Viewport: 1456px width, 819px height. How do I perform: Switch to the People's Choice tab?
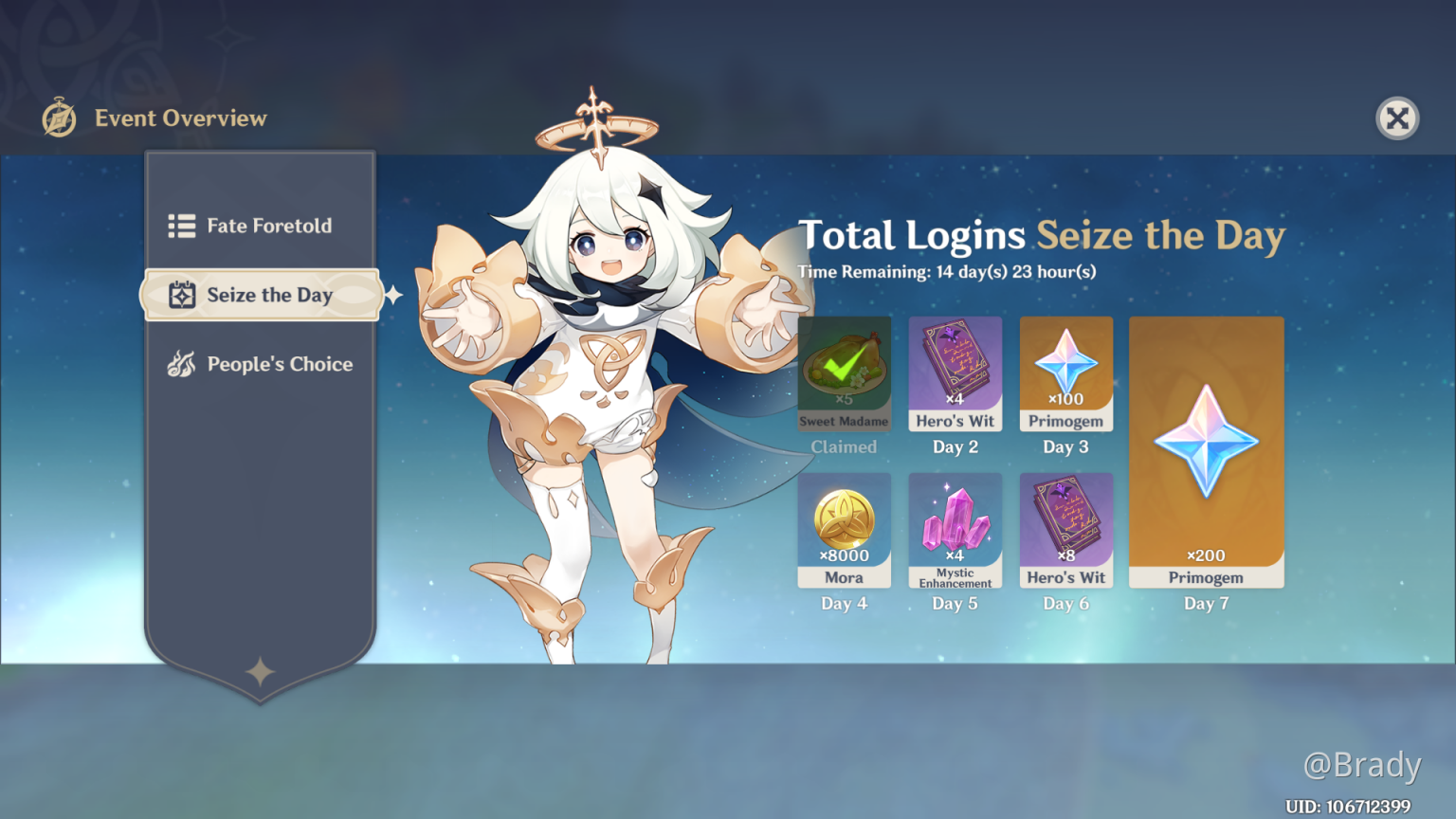(x=280, y=364)
